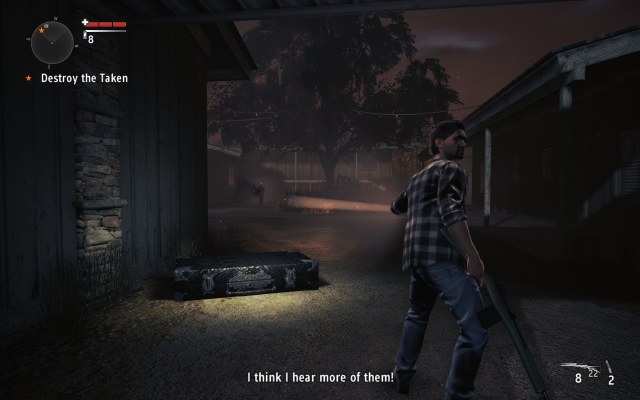Click the circular compass radar

[x=52, y=41]
